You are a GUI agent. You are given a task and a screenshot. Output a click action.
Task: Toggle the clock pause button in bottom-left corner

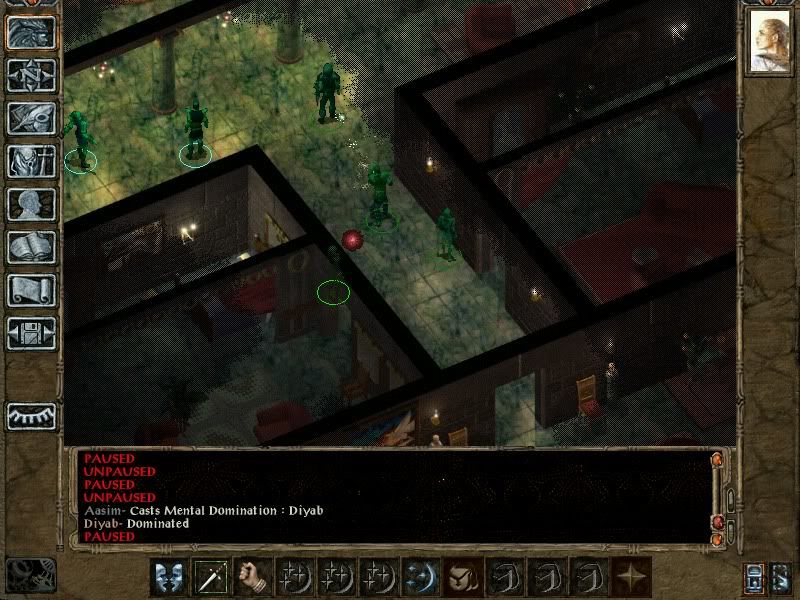coord(30,573)
